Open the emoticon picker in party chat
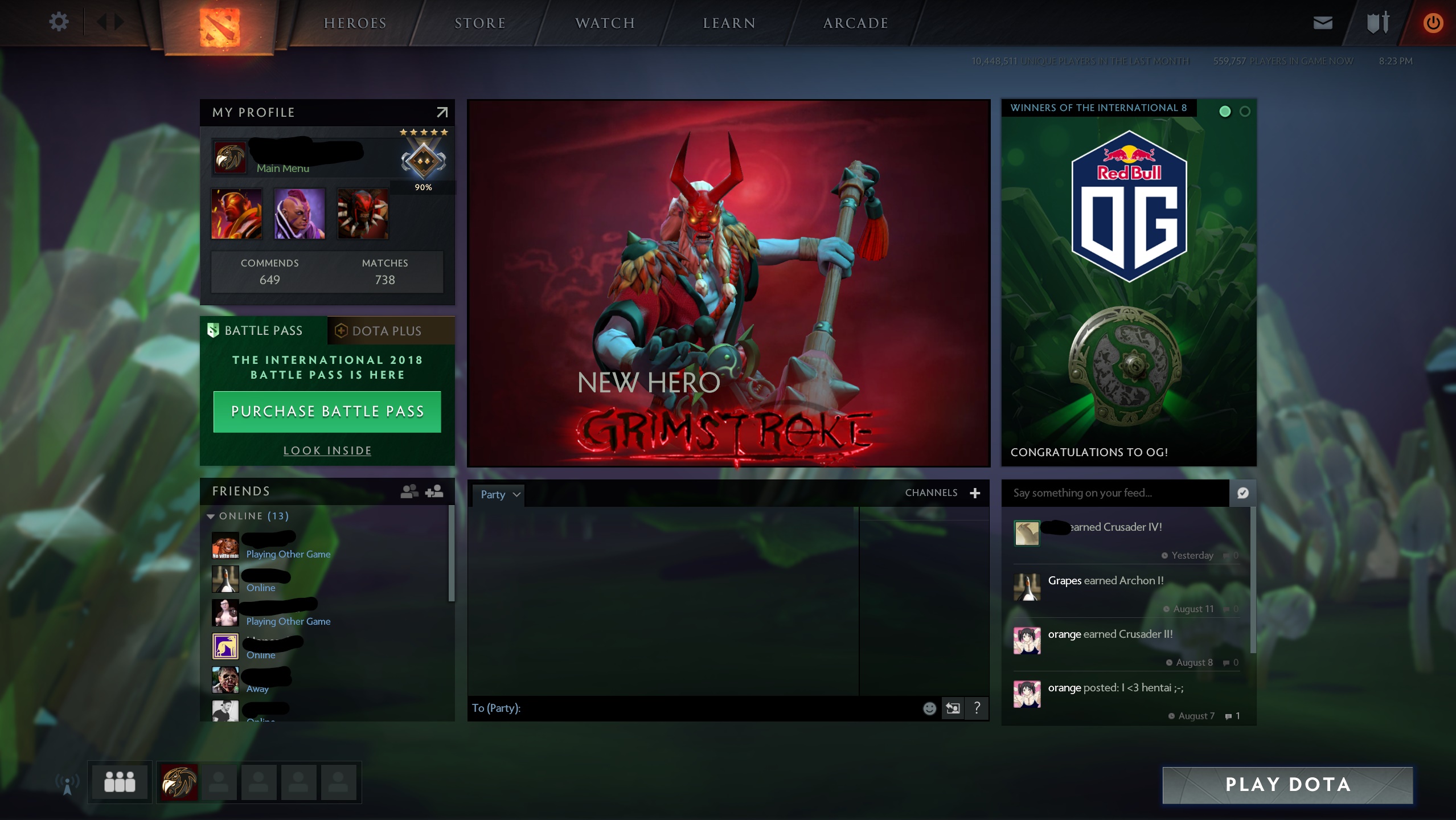 930,708
